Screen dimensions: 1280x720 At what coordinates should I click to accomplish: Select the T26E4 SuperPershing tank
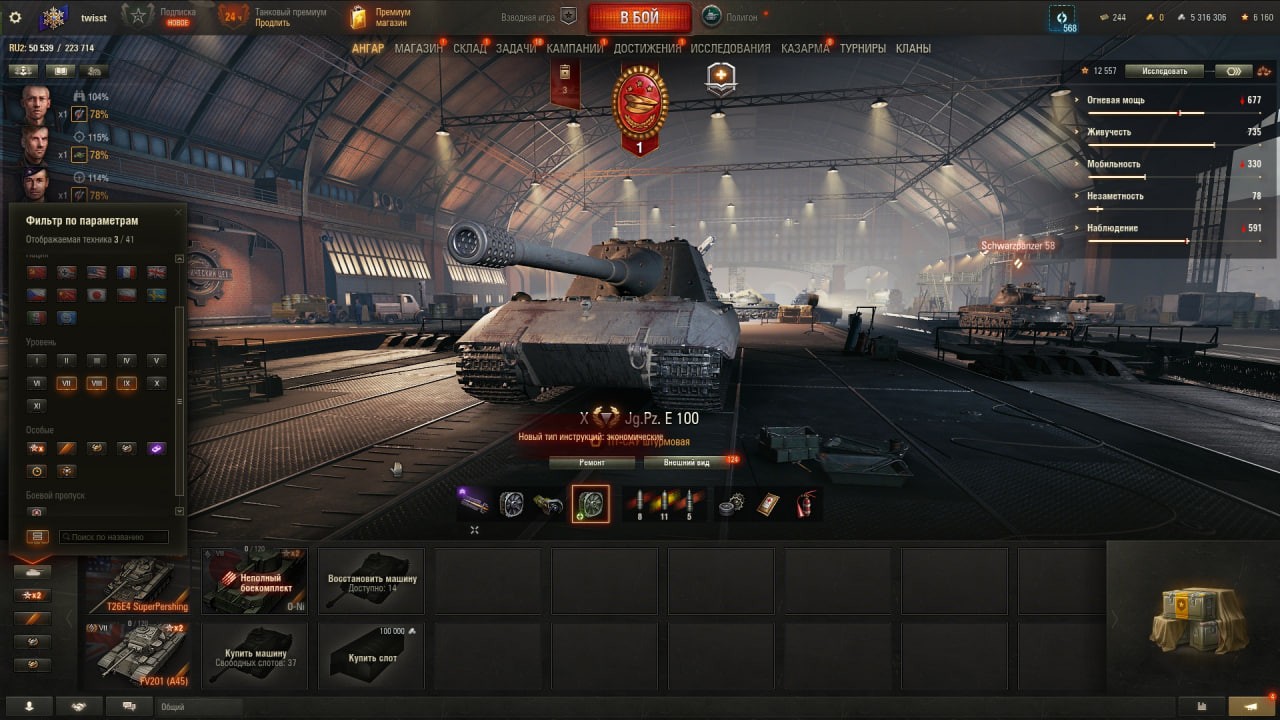140,581
